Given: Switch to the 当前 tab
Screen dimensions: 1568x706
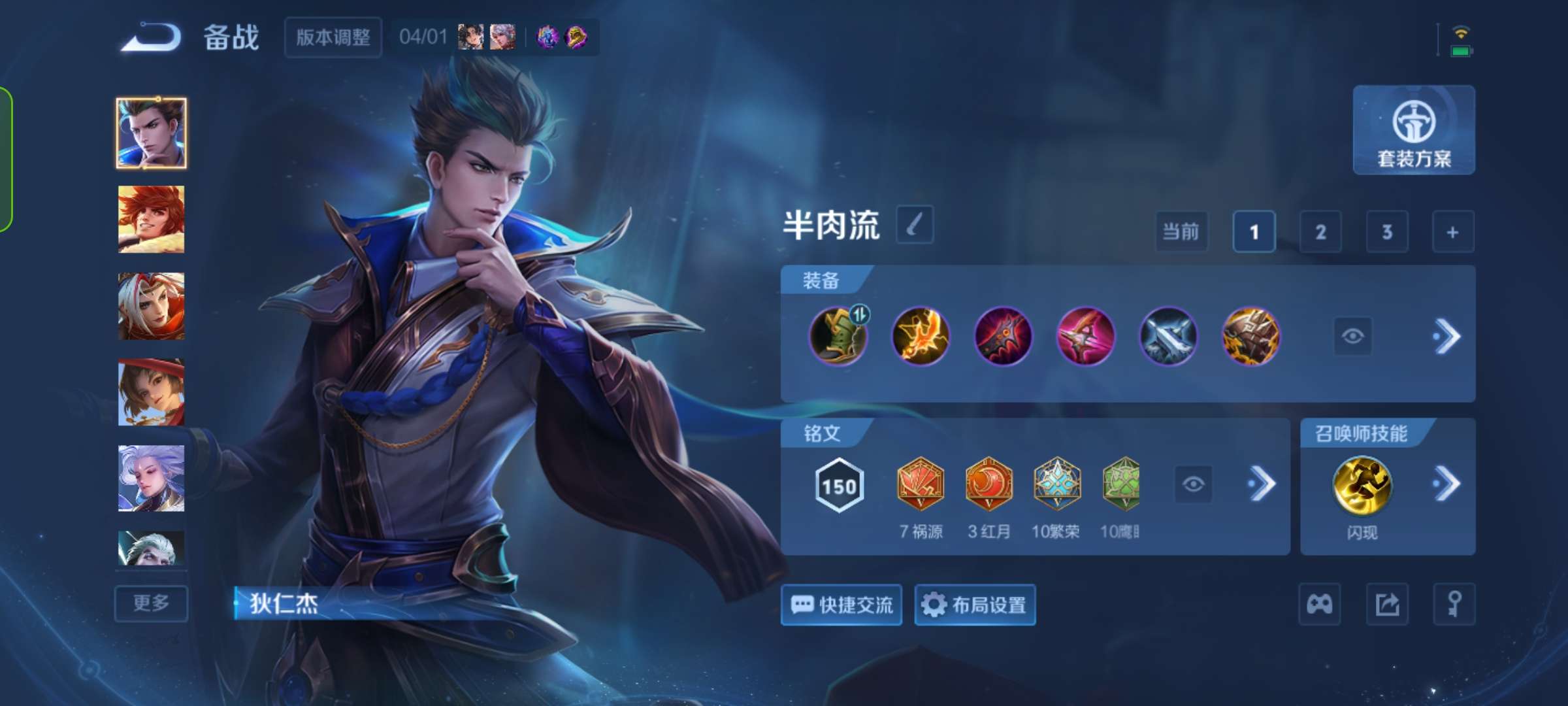Looking at the screenshot, I should point(1181,232).
